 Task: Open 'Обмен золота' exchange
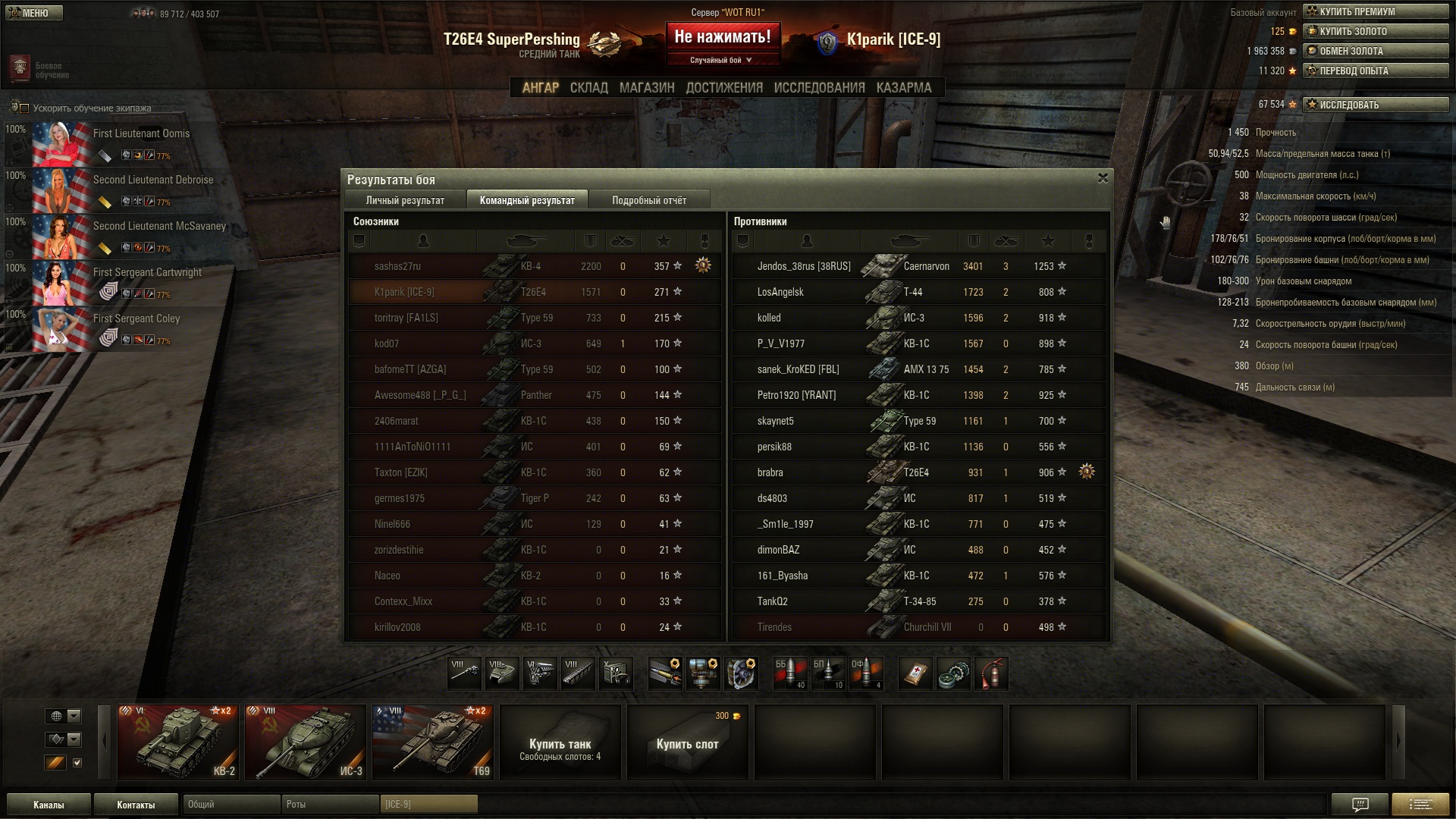1375,51
